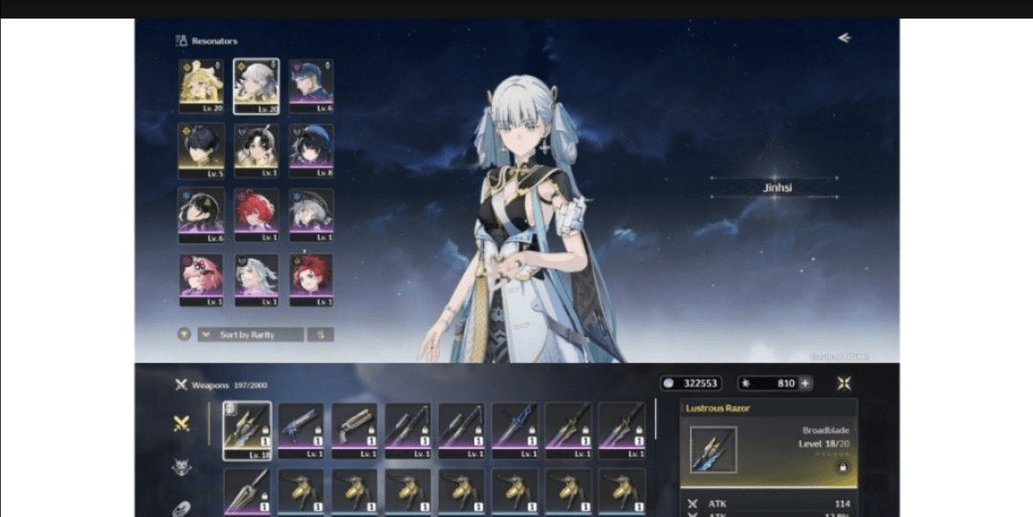Open the Sort by Rarity dropdown

coord(250,335)
